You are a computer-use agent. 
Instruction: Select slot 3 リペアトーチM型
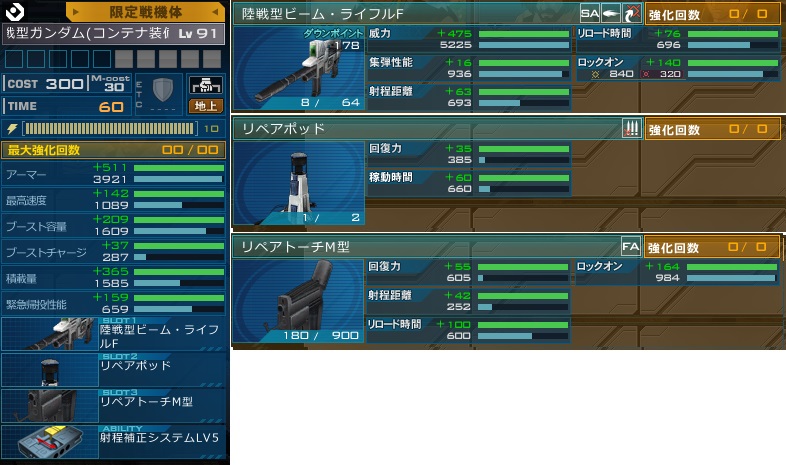coord(114,405)
